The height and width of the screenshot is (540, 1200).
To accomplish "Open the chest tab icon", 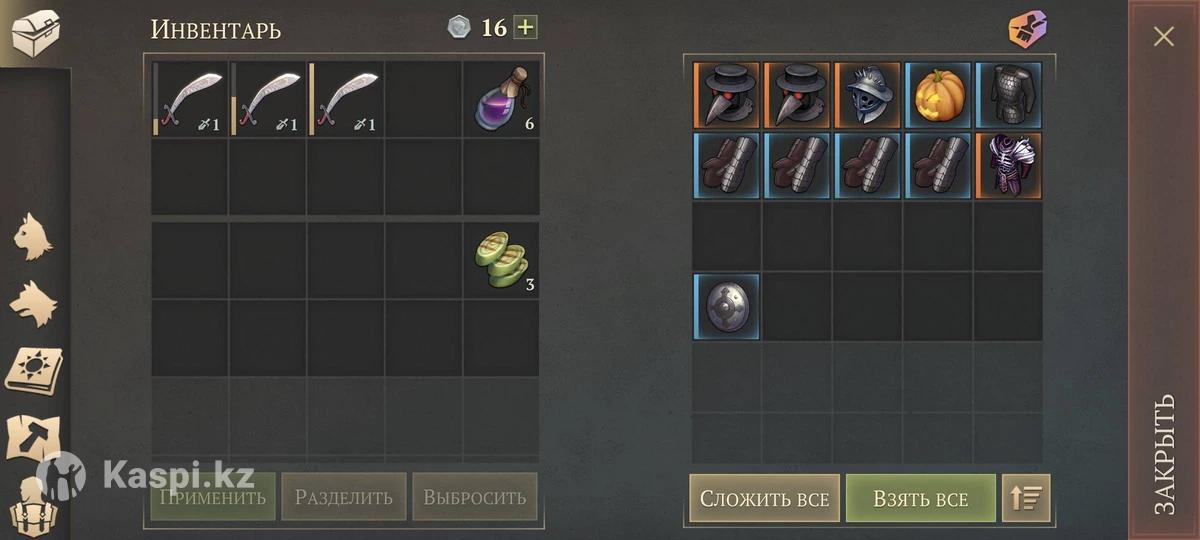I will [35, 33].
